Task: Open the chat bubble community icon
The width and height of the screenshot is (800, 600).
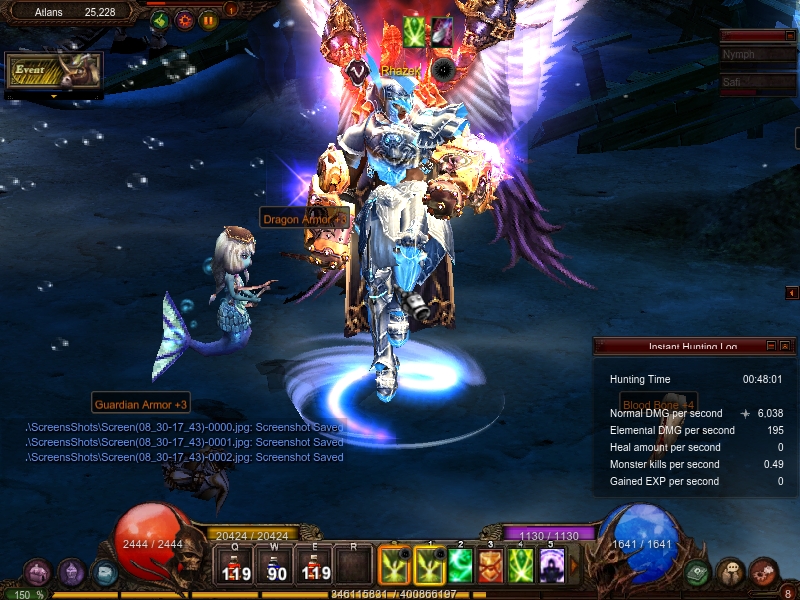Action: point(731,573)
